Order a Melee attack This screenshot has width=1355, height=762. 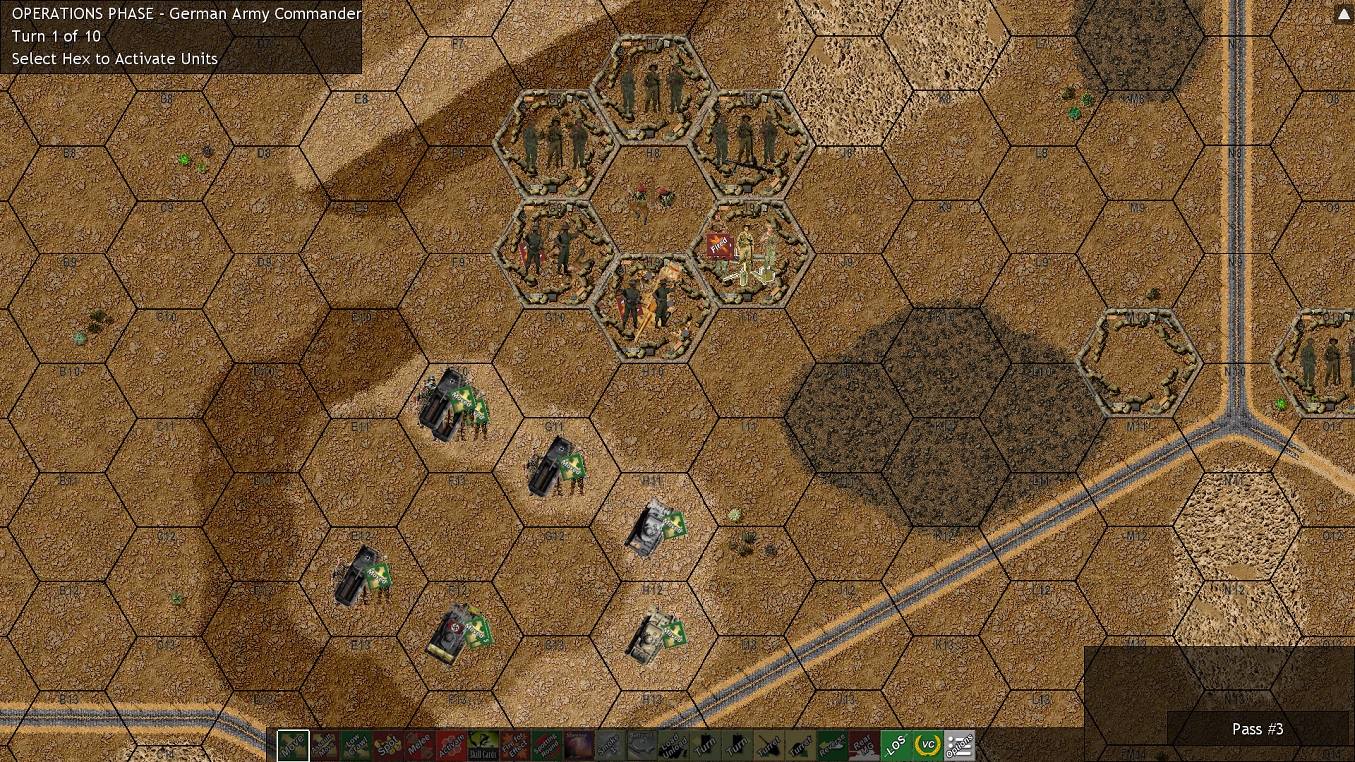click(x=420, y=745)
